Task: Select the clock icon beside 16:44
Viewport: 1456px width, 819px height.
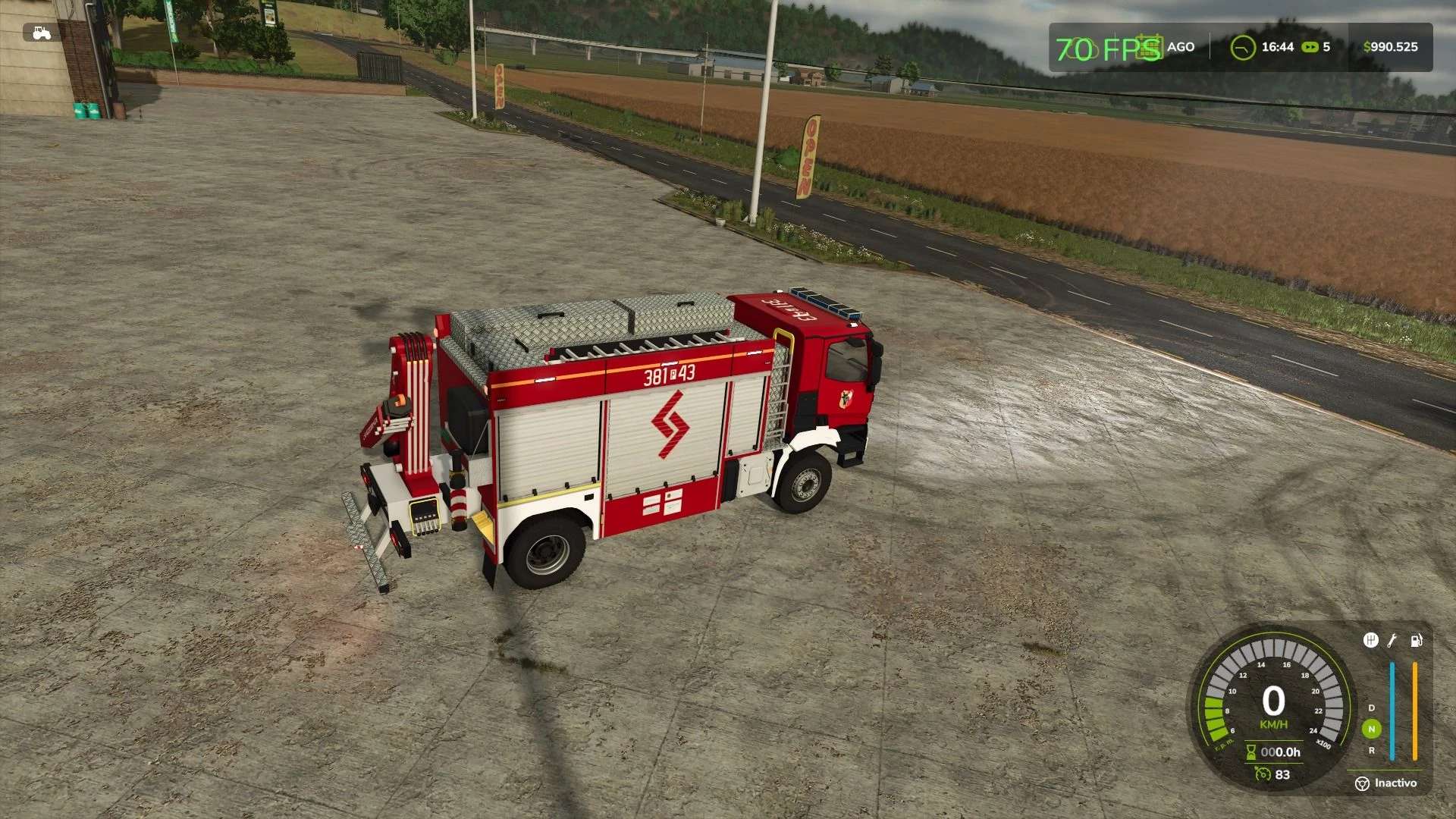Action: click(1242, 48)
